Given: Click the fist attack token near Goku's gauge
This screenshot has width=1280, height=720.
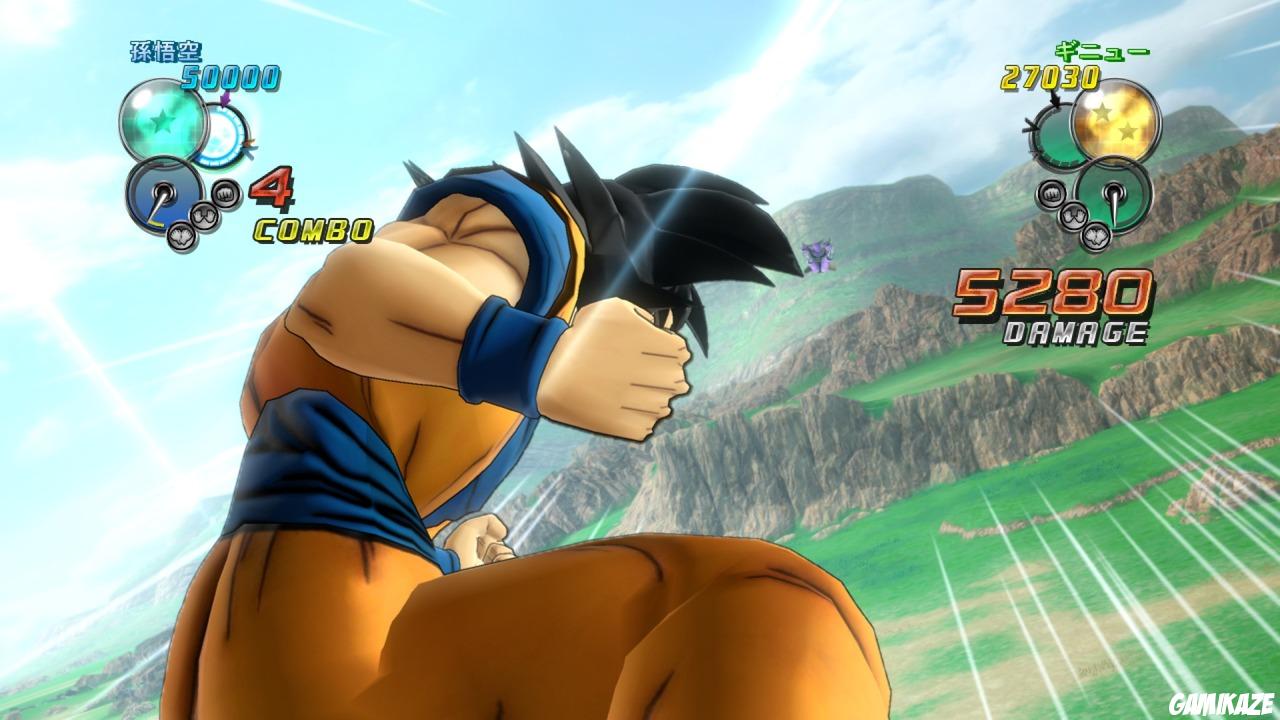Looking at the screenshot, I should pos(223,195).
